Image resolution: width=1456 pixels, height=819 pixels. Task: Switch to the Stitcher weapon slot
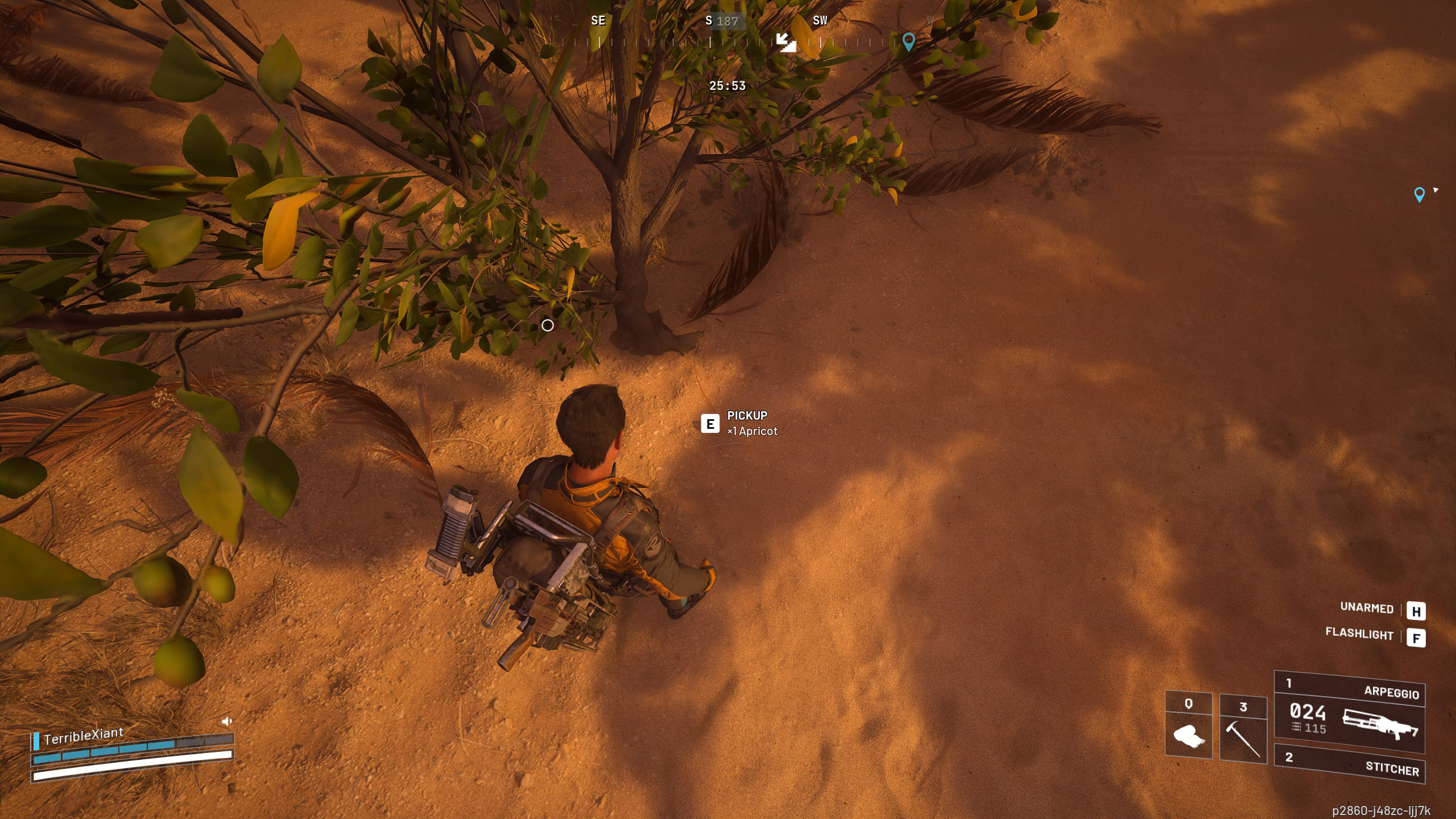[1349, 763]
